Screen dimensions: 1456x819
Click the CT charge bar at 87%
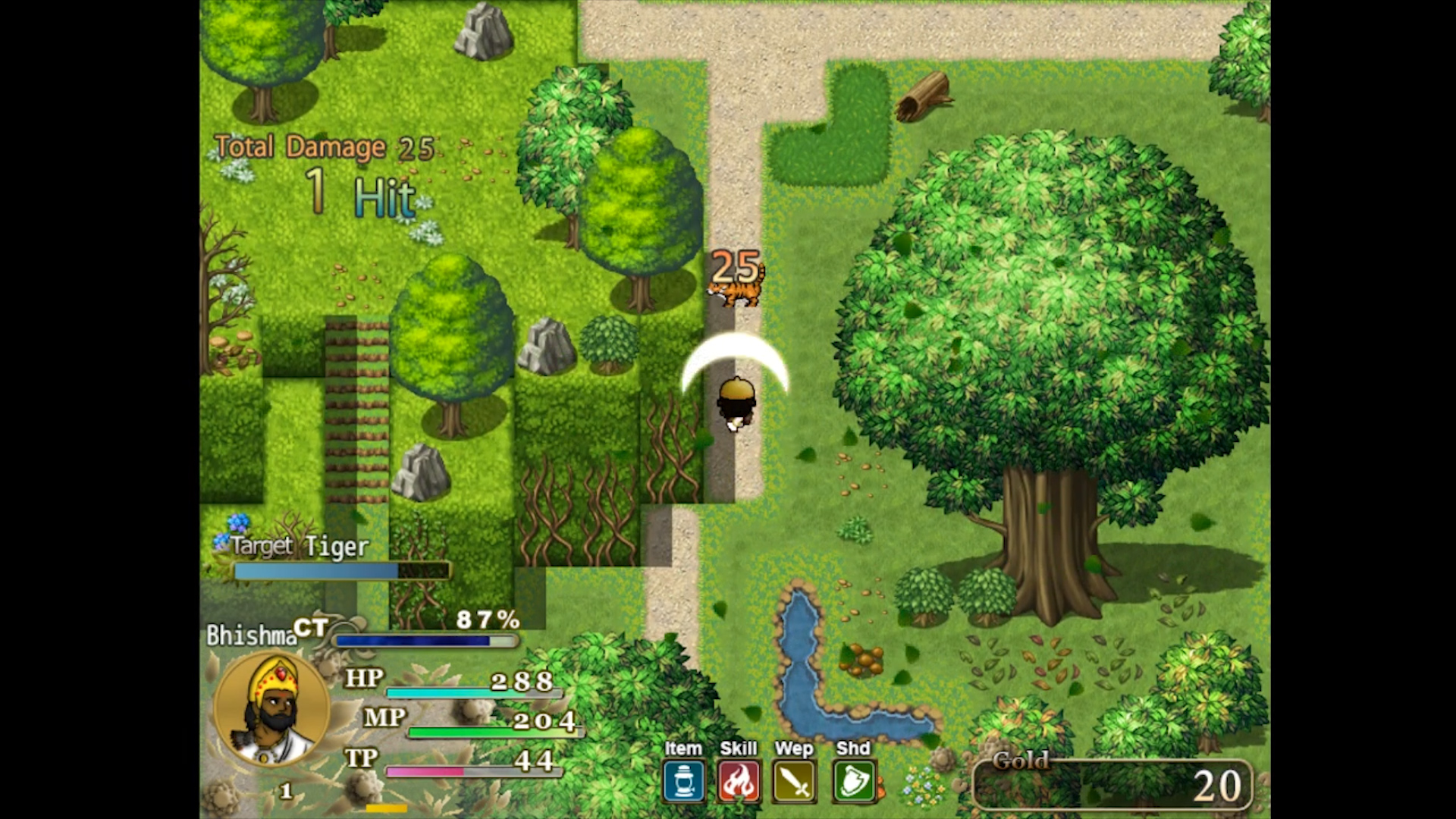(425, 641)
